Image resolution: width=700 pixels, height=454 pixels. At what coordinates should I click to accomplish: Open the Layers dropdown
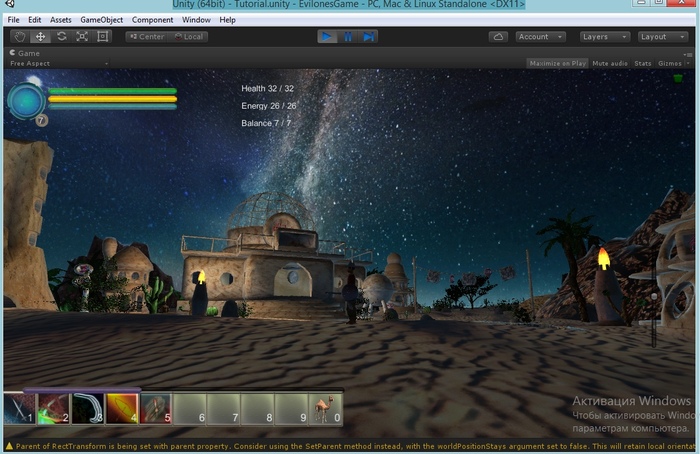(604, 37)
